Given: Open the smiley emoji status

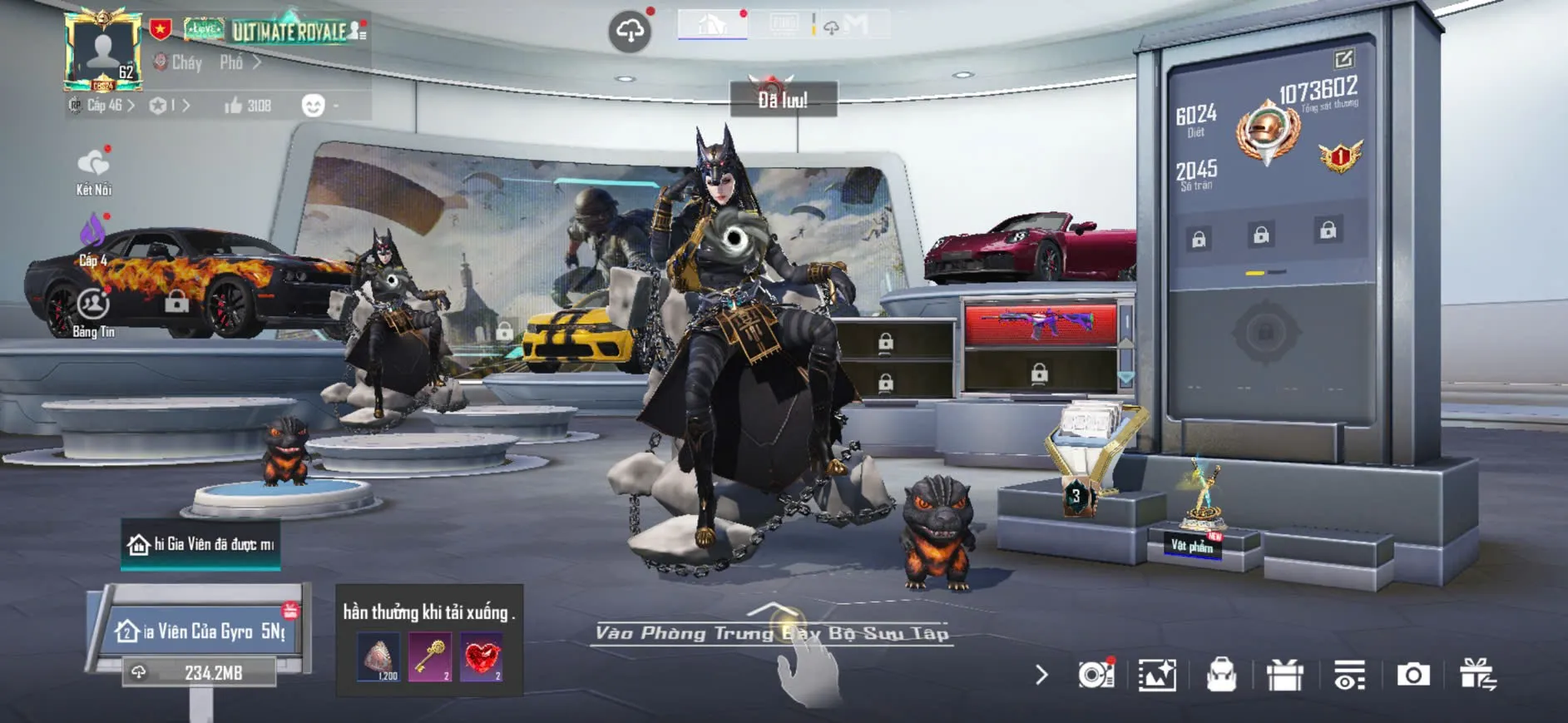Looking at the screenshot, I should 313,106.
